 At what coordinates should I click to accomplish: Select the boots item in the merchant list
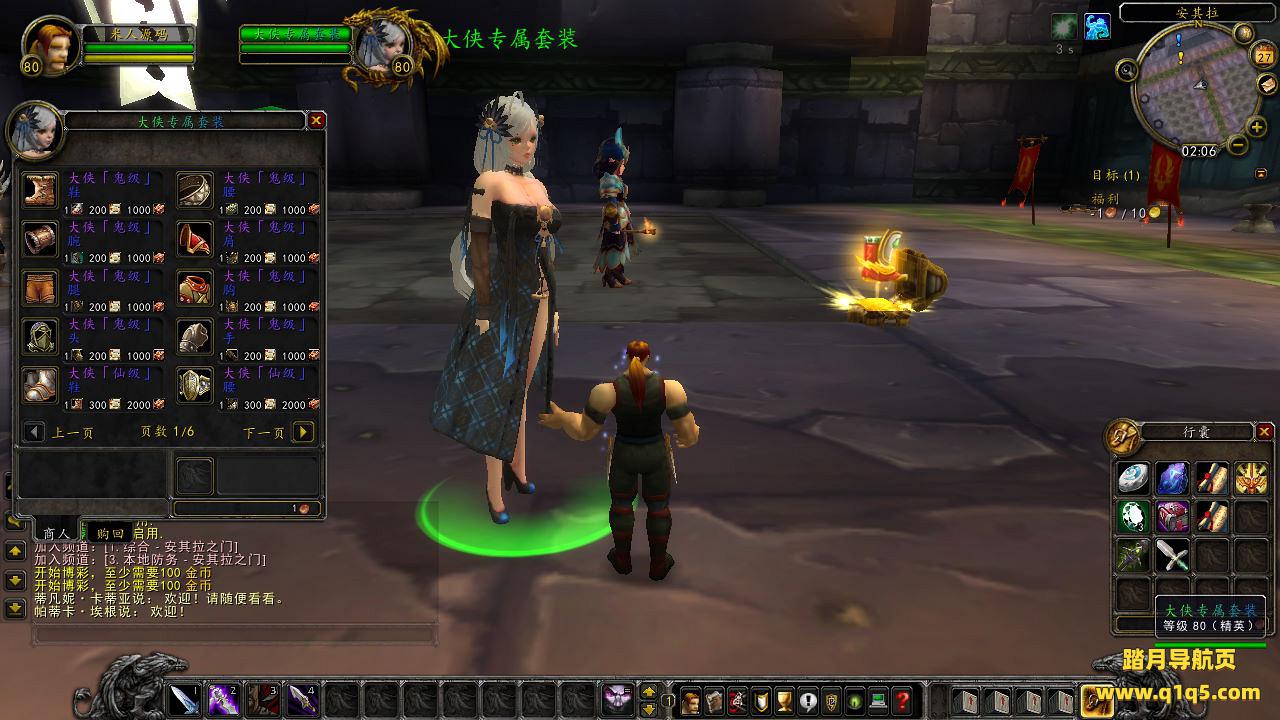point(41,189)
